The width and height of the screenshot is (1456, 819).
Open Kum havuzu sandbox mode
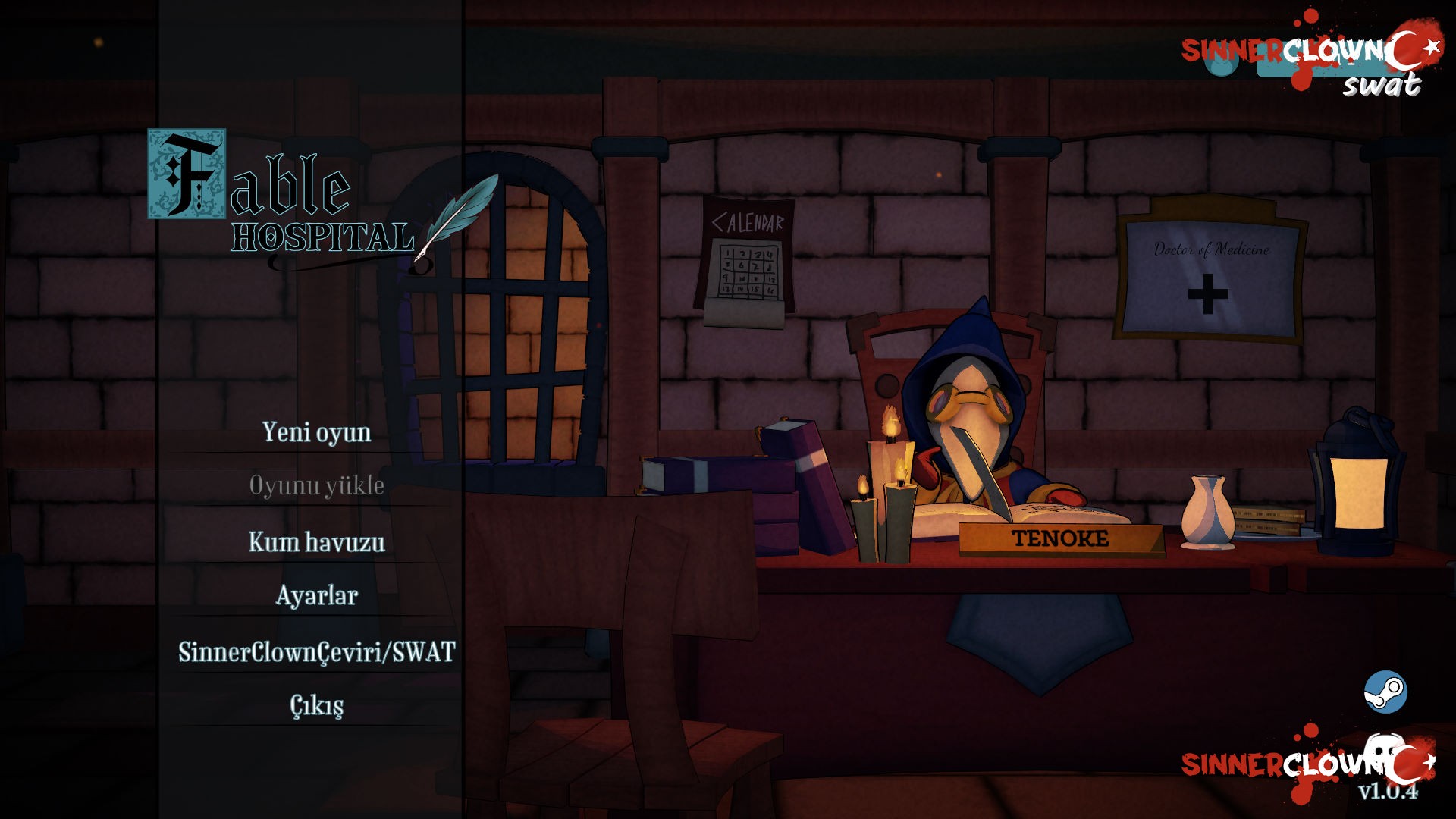[316, 542]
